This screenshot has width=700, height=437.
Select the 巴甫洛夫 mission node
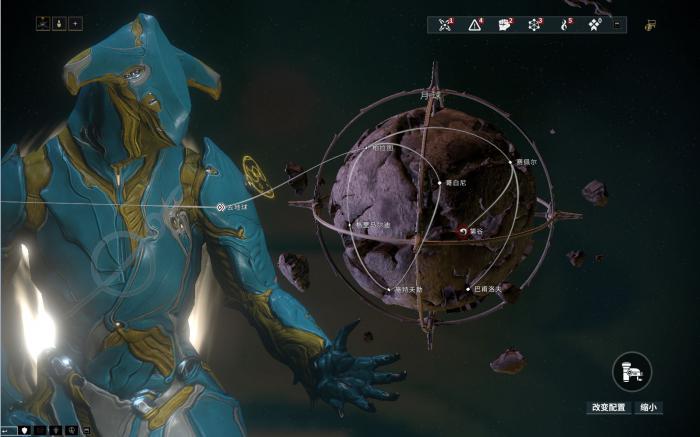point(468,289)
